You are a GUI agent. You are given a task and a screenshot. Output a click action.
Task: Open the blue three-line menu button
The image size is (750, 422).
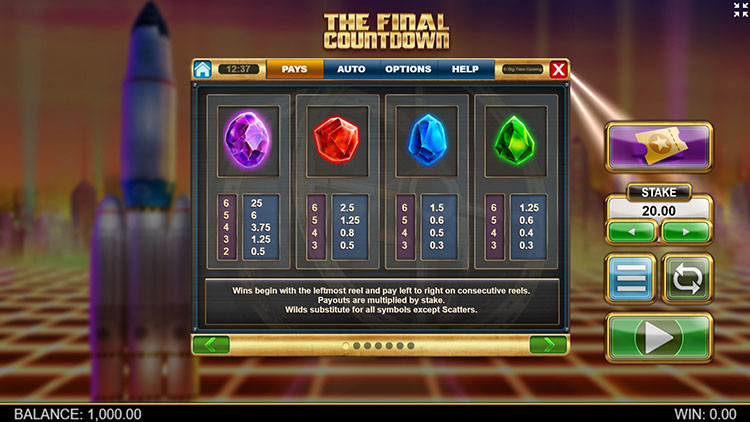631,279
